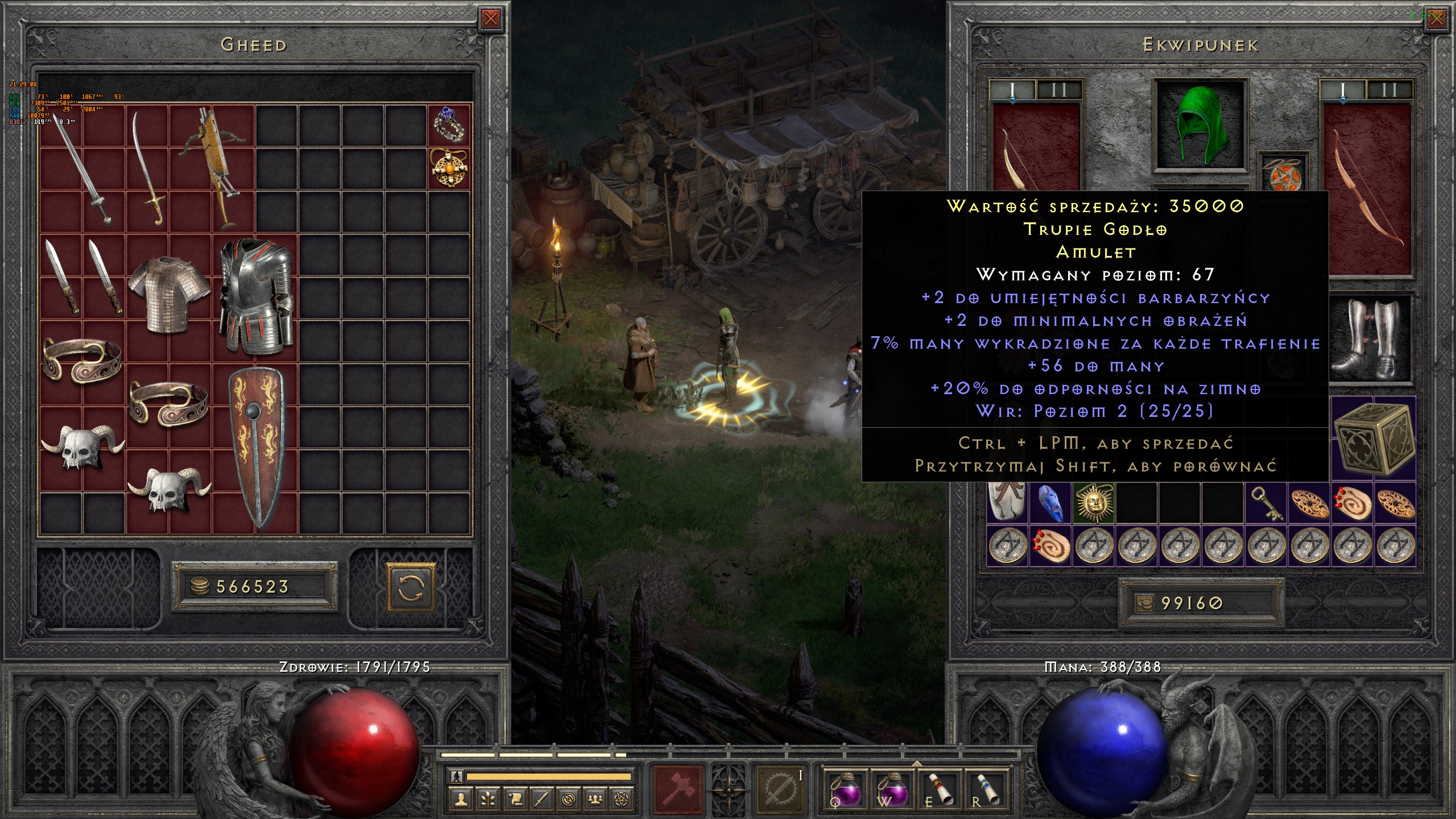This screenshot has height=819, width=1456.
Task: Select the gold amulet in the shop
Action: 449,168
